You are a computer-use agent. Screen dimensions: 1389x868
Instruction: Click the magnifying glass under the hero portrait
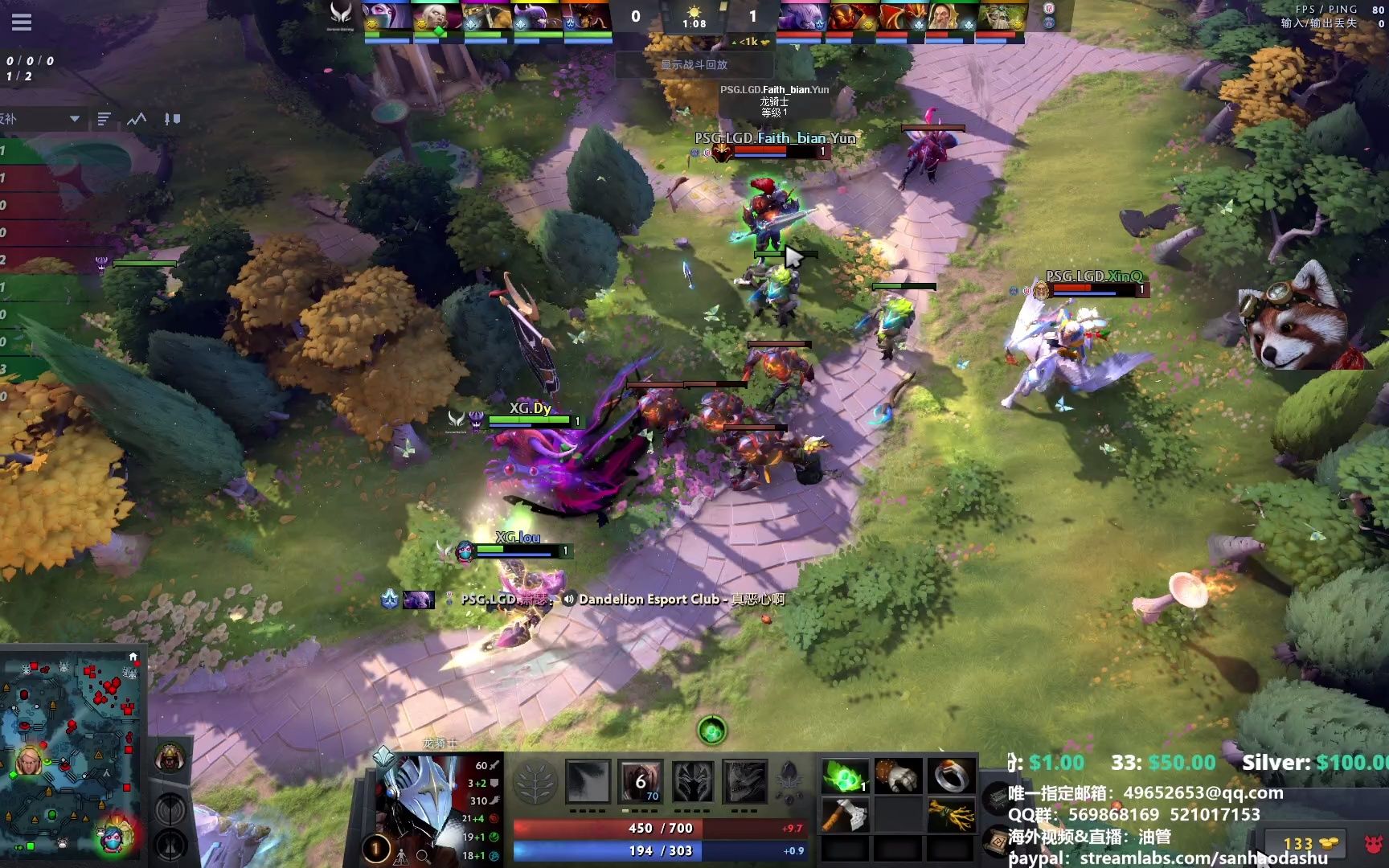424,856
